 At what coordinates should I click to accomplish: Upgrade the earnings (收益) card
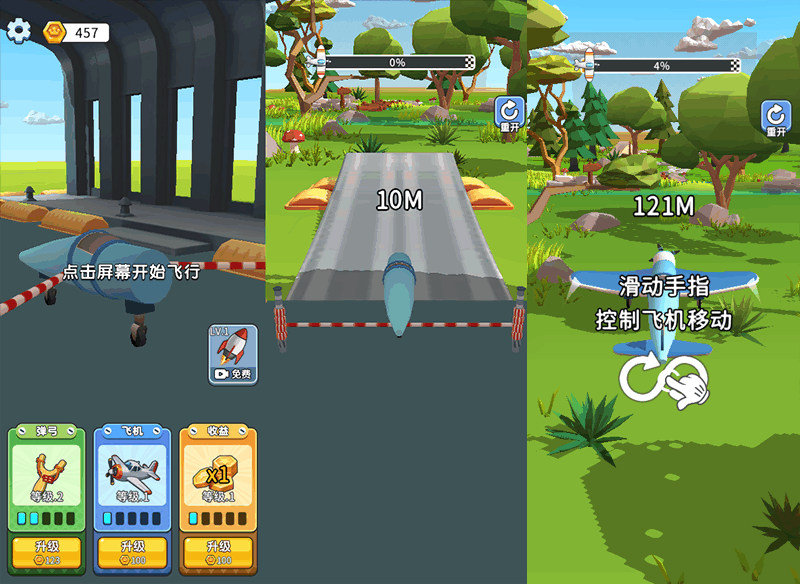[x=218, y=553]
